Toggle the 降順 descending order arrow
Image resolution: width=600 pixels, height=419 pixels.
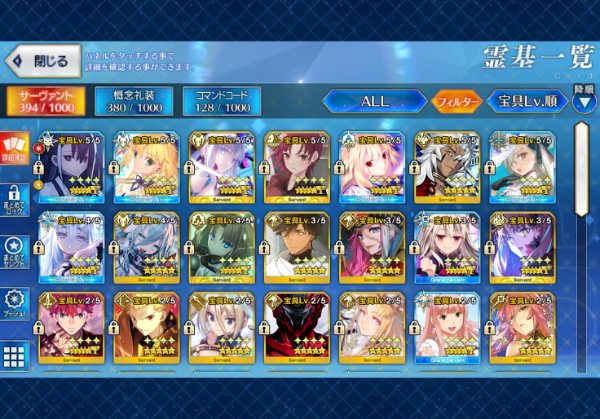point(583,98)
